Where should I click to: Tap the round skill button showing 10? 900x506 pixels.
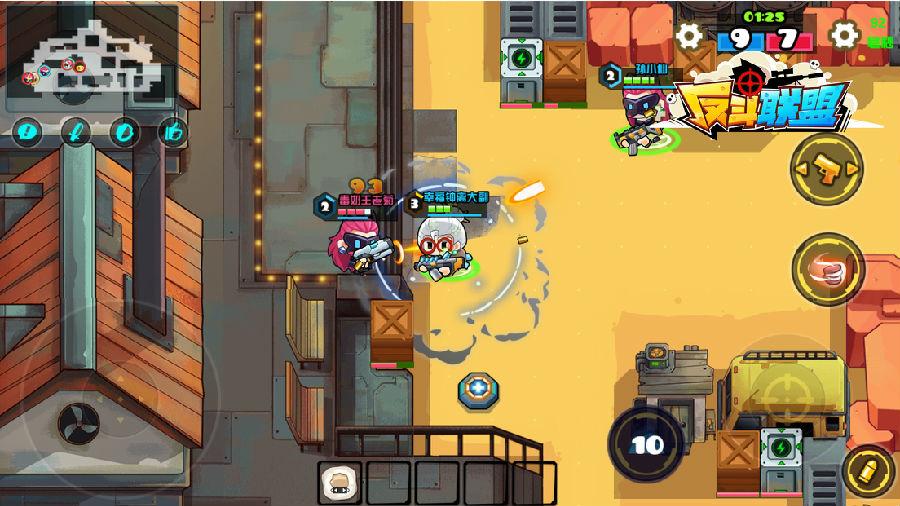coord(647,444)
